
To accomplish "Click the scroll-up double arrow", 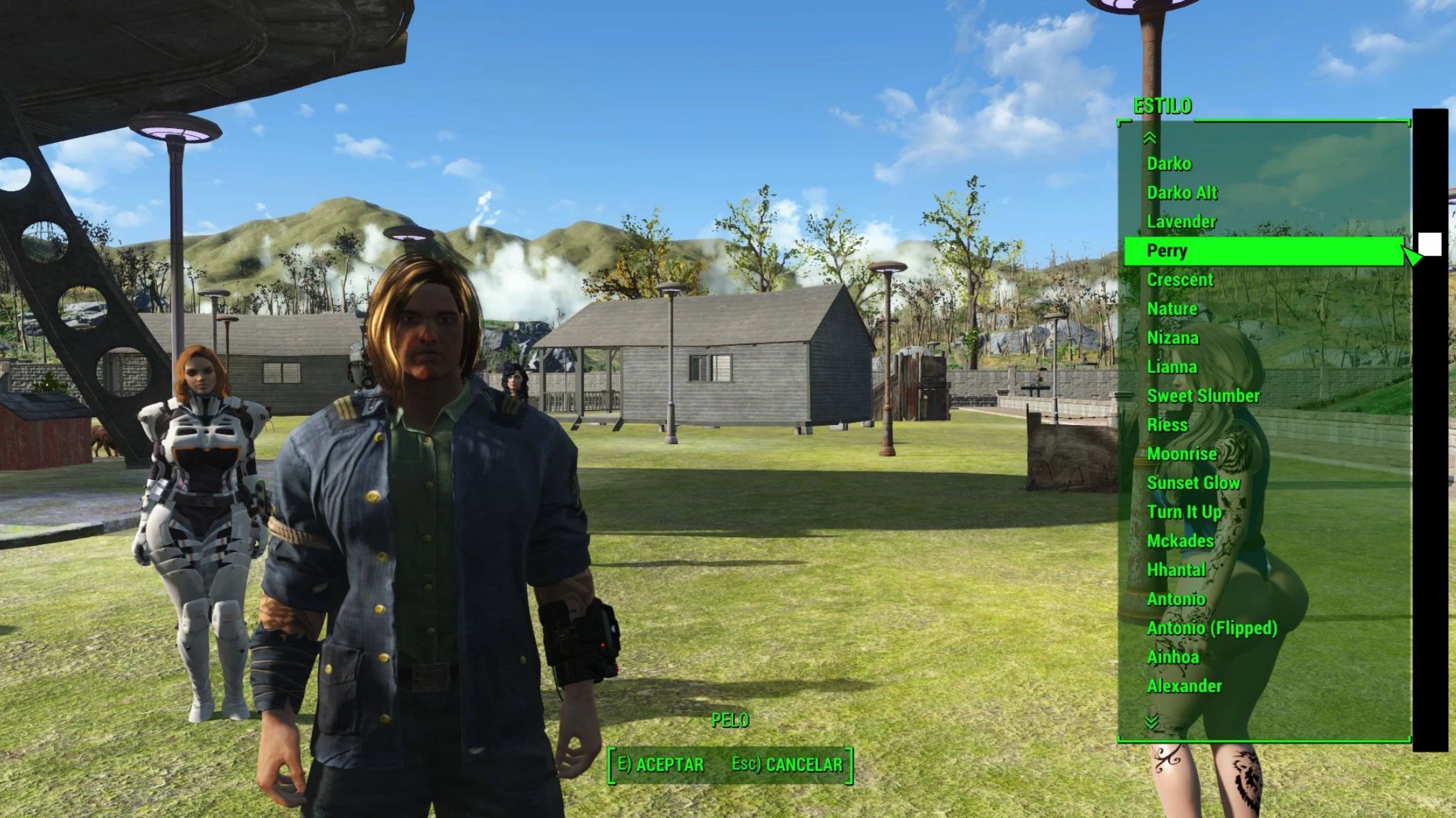I will (x=1150, y=138).
